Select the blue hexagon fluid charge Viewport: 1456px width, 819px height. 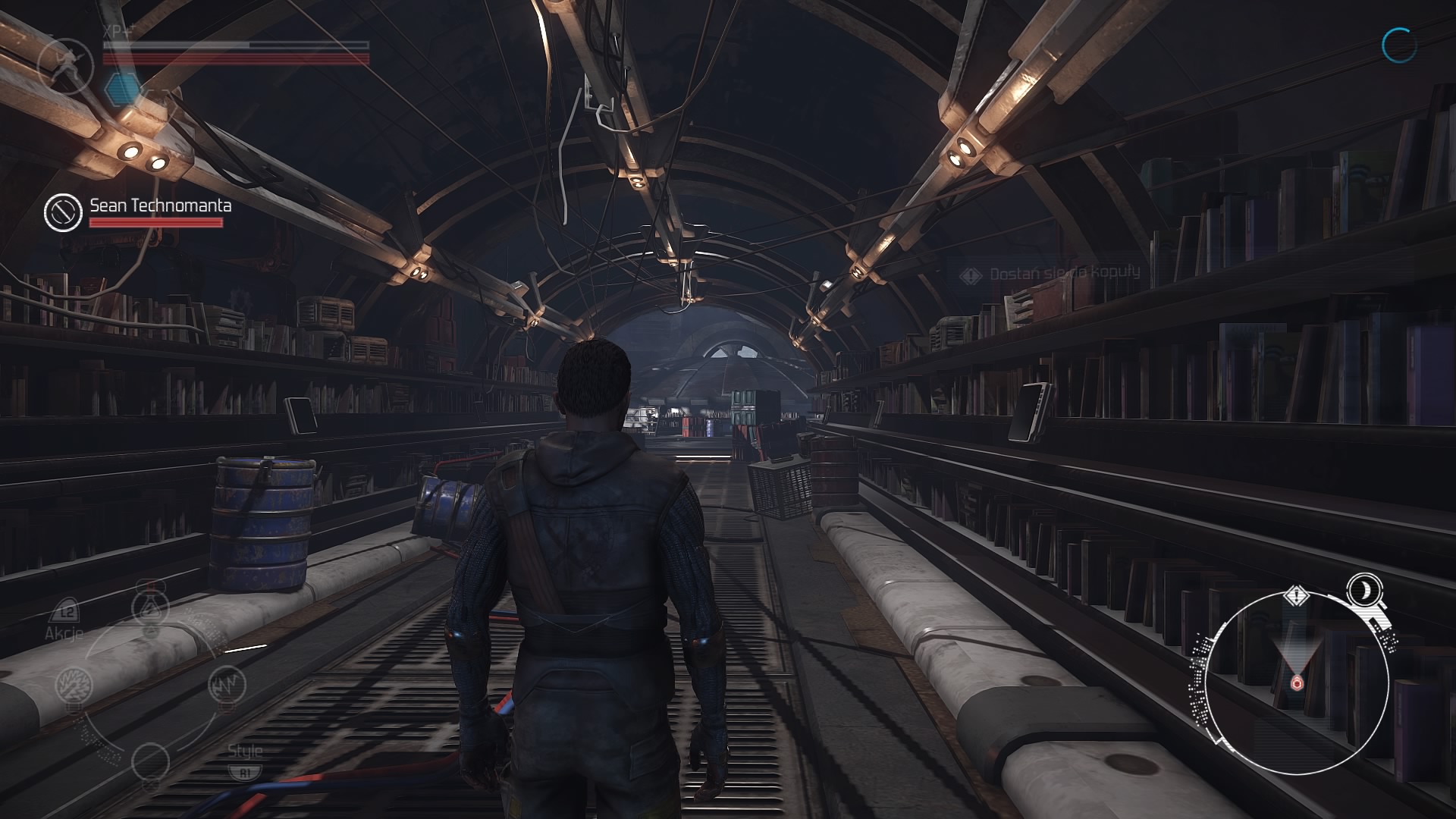pyautogui.click(x=120, y=88)
